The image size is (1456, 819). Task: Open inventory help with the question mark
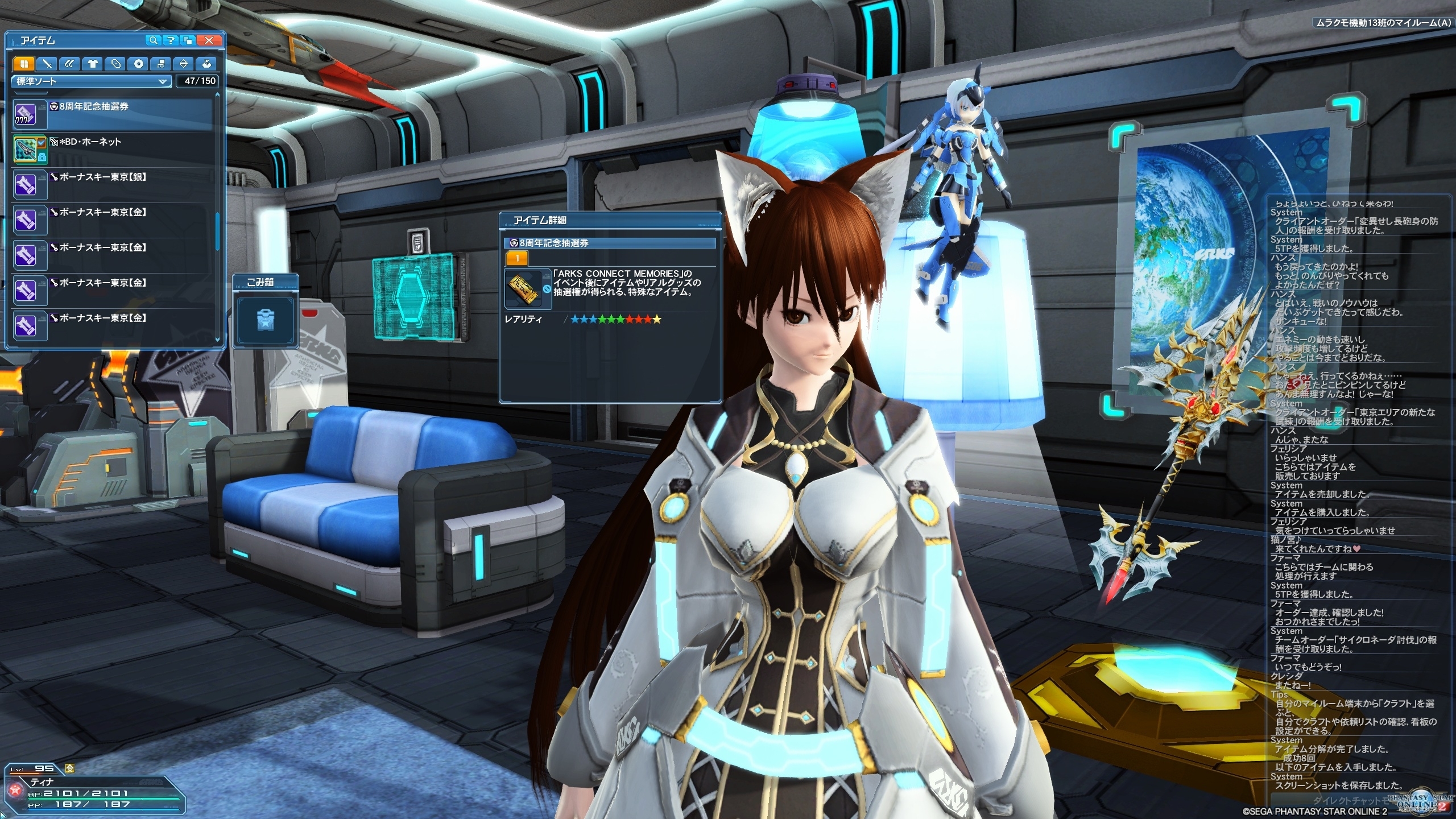[170, 40]
